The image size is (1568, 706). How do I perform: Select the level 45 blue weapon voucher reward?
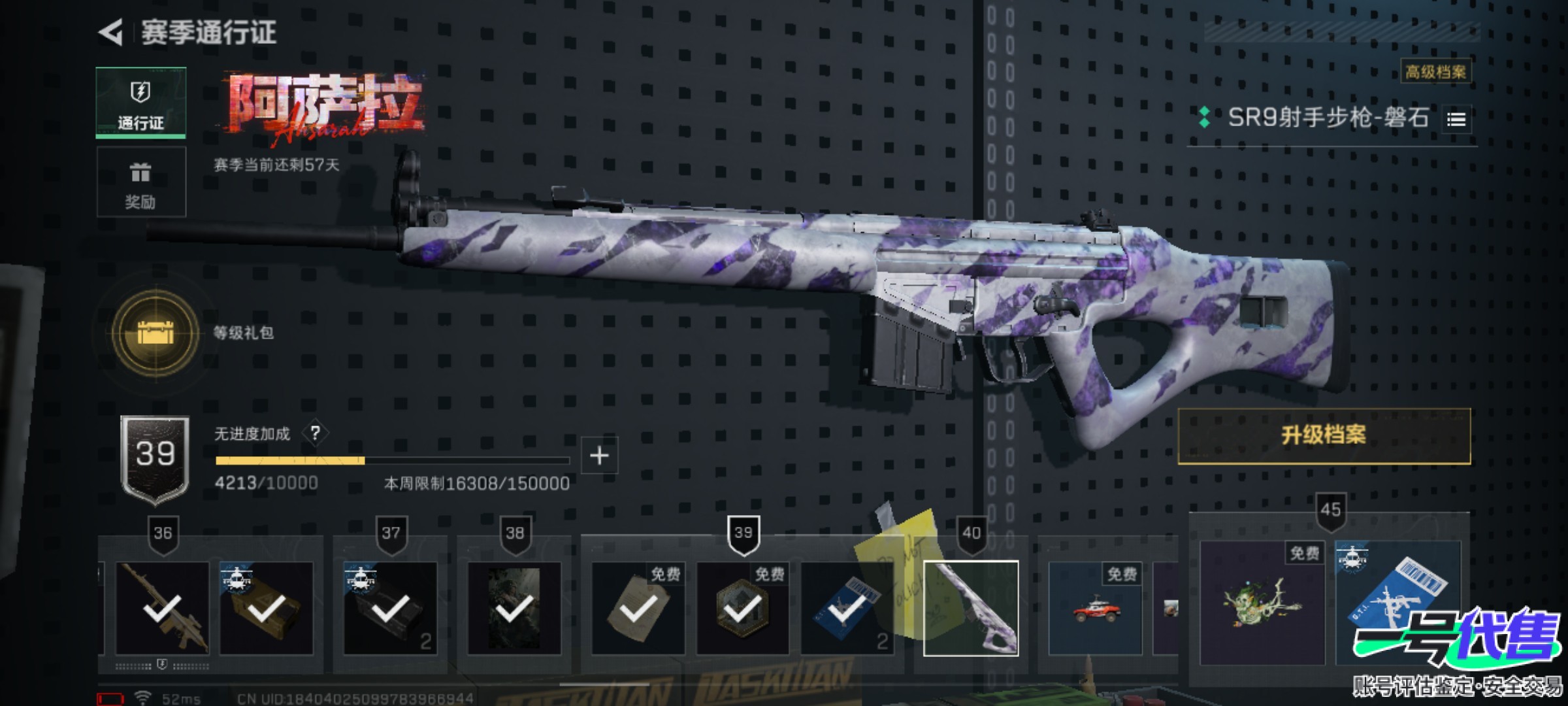(x=1398, y=602)
